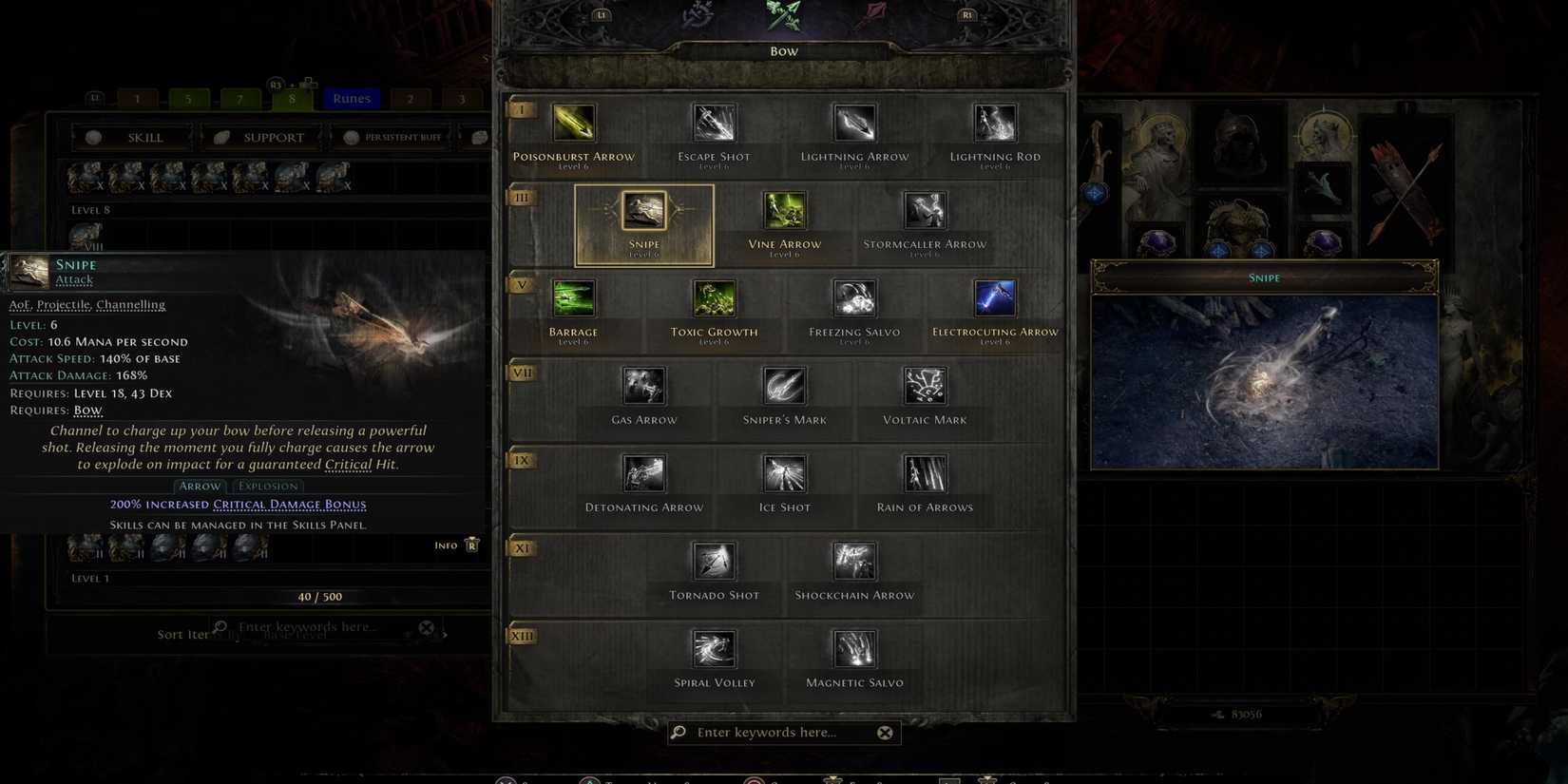Choose the Toxic Growth gem
This screenshot has height=784, width=1568.
[x=714, y=297]
